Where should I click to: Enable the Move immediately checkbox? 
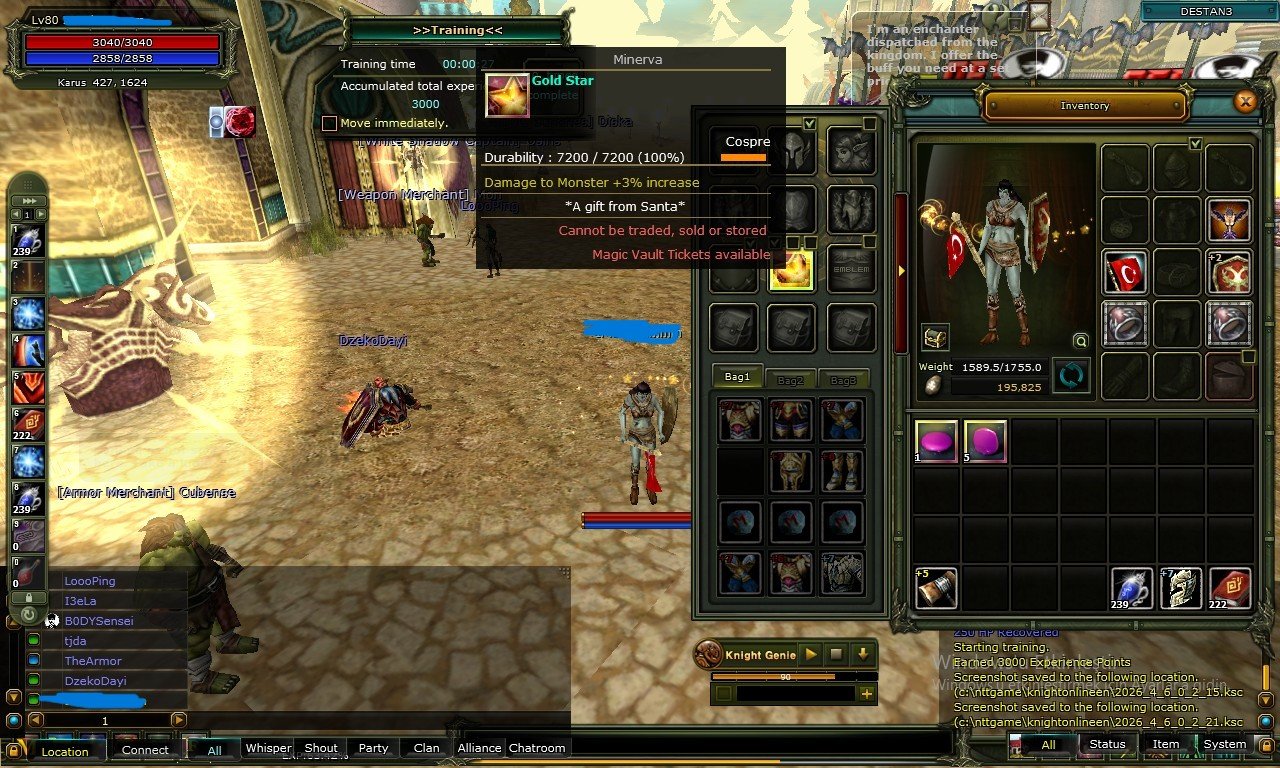pyautogui.click(x=330, y=121)
